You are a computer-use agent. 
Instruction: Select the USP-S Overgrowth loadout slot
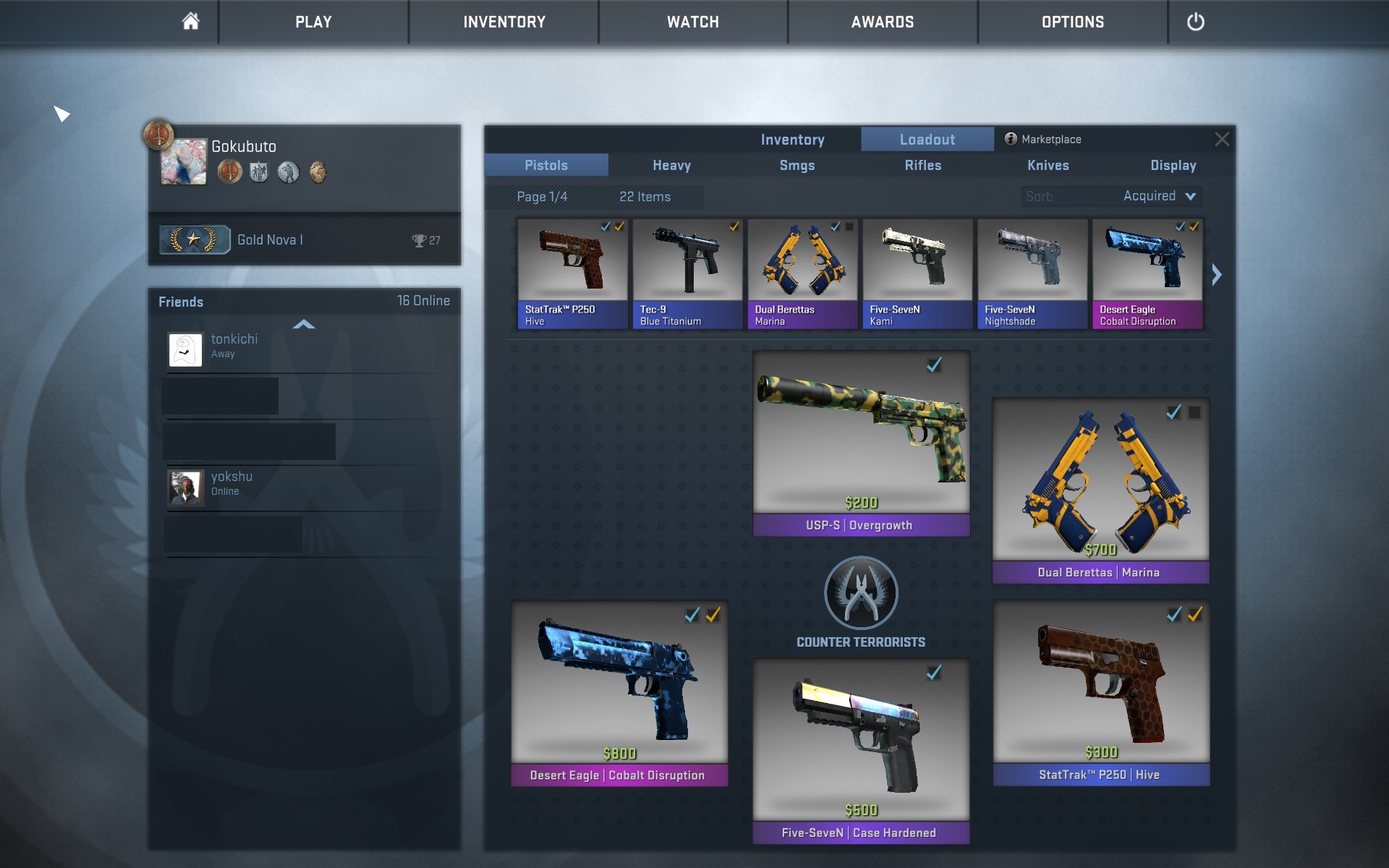click(x=861, y=443)
